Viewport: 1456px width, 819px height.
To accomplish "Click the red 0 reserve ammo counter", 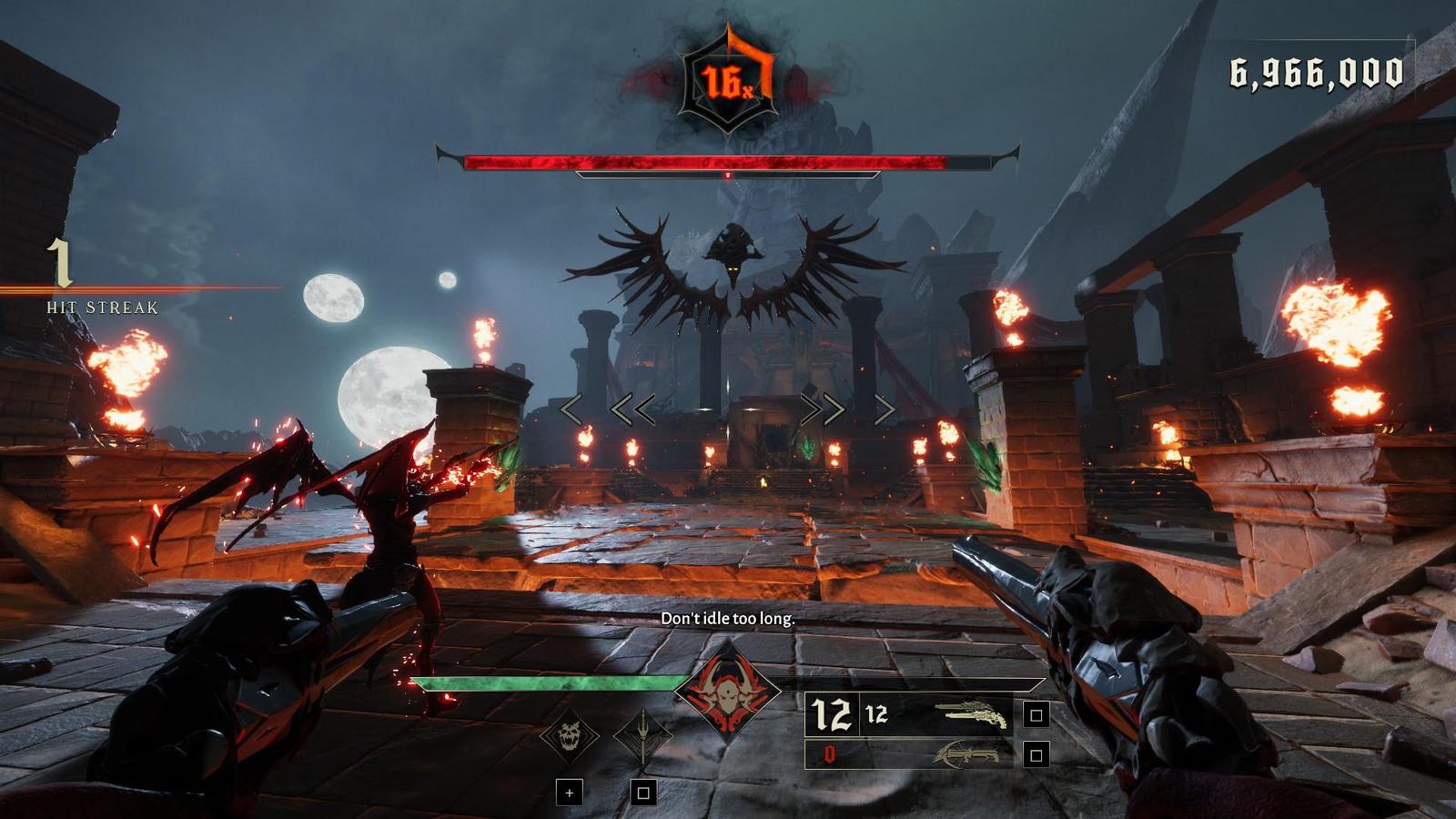I will coord(829,754).
